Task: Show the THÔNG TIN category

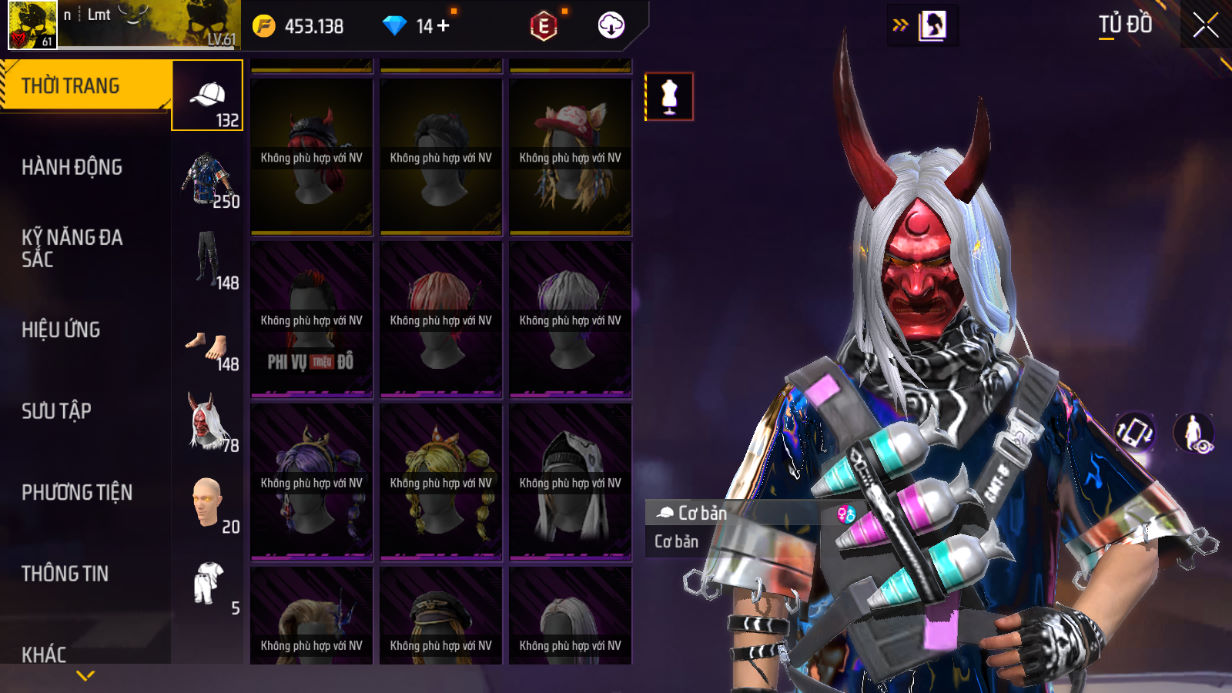Action: 65,574
